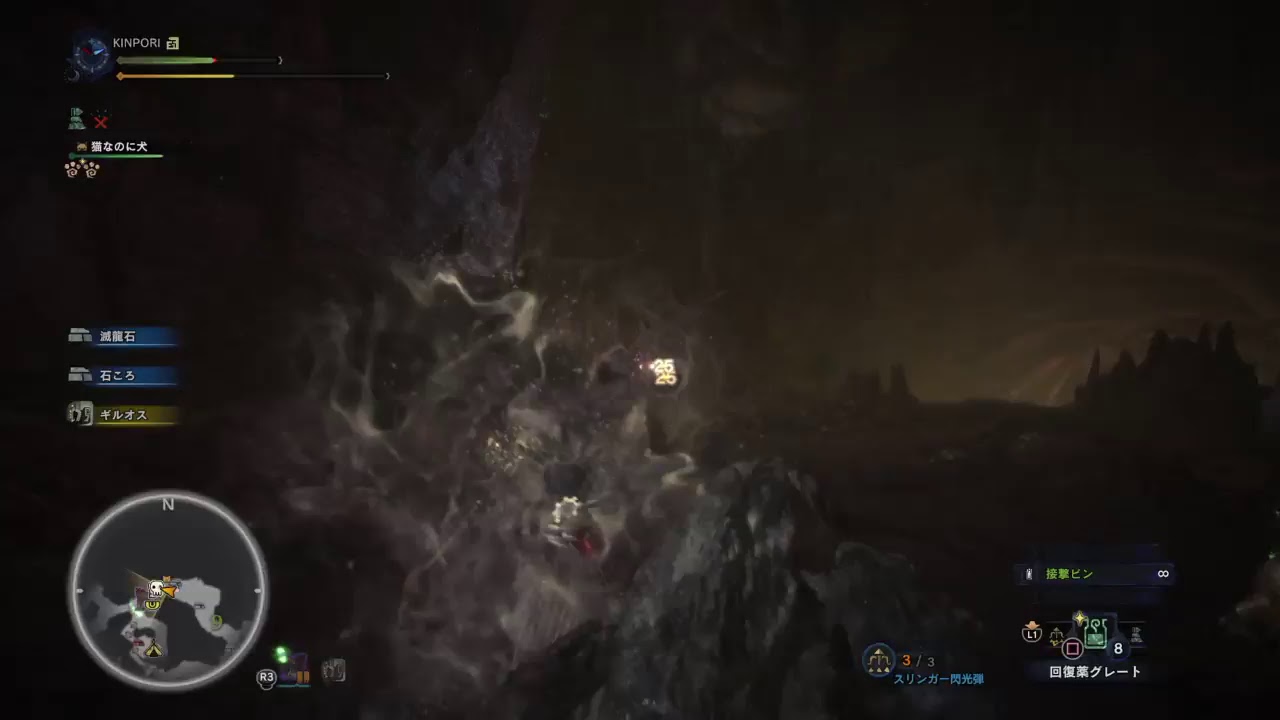Click the infinity symbol next to 接撃ビン
1280x720 pixels.
coord(1163,573)
